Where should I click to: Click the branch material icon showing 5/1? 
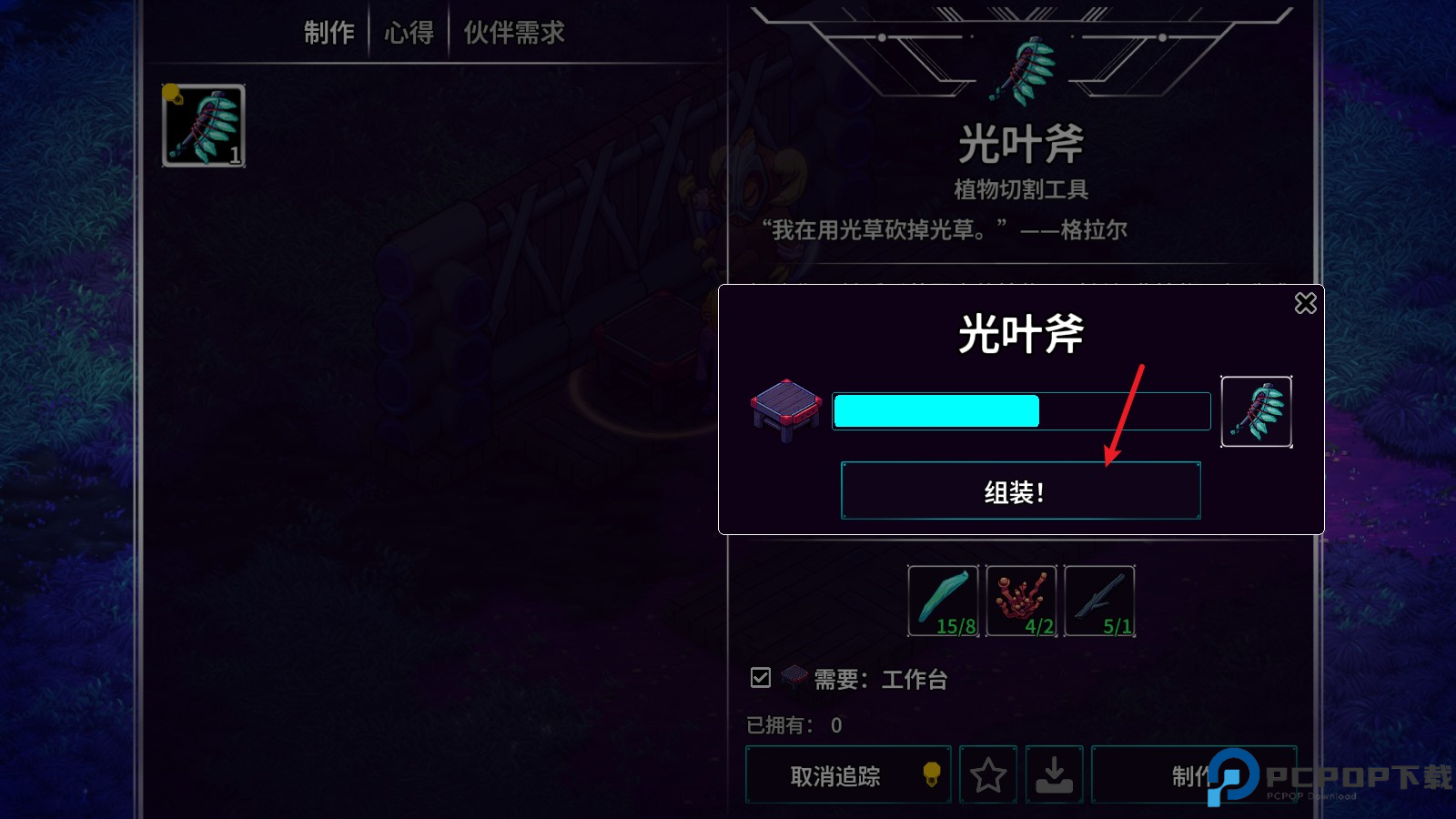[x=1099, y=599]
